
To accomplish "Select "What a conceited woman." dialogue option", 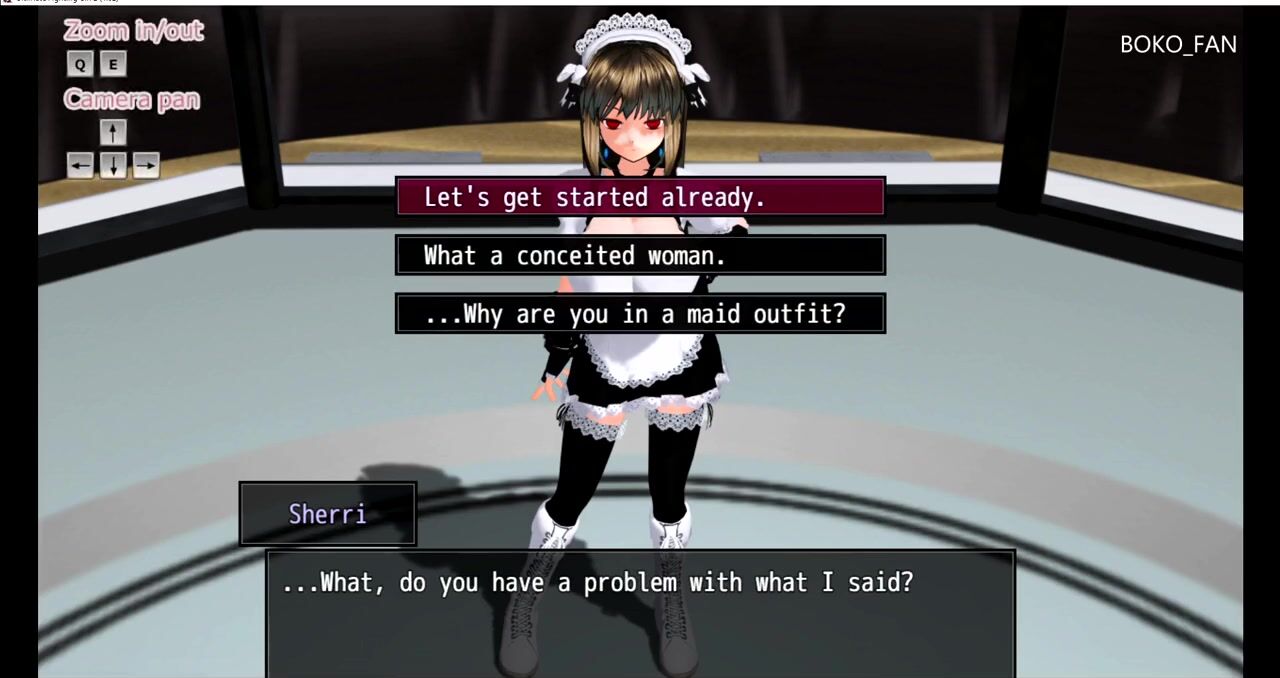I will tap(640, 255).
